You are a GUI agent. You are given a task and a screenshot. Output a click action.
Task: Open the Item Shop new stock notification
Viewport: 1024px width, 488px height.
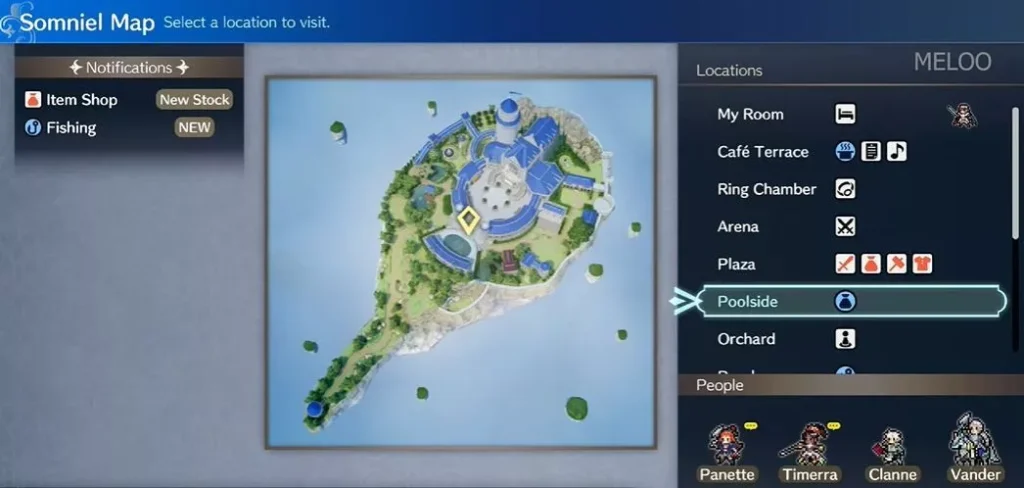[x=128, y=100]
